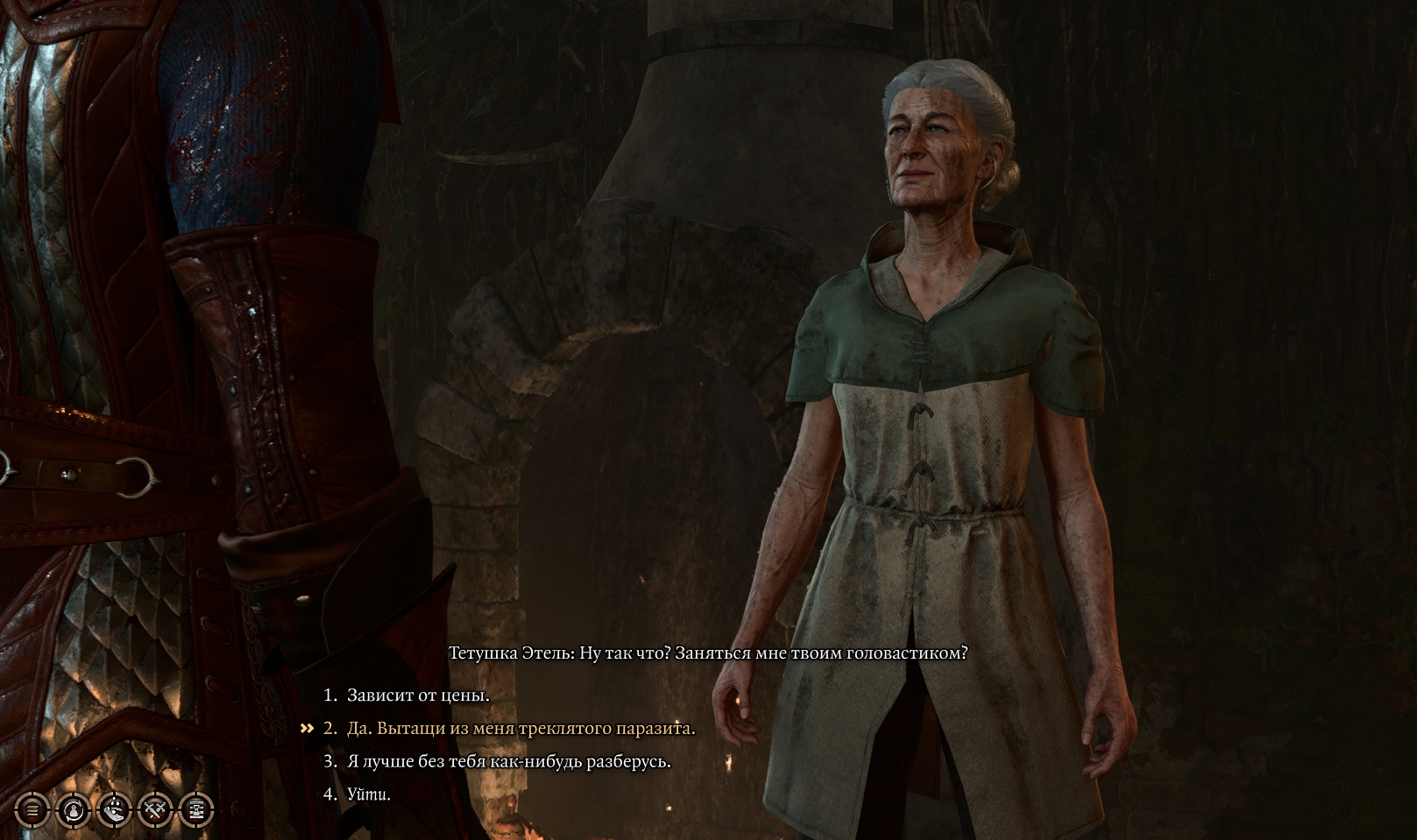The image size is (1417, 840).
Task: Select "Да. Вытащи из меня треклятого паразита."
Action: (x=521, y=729)
